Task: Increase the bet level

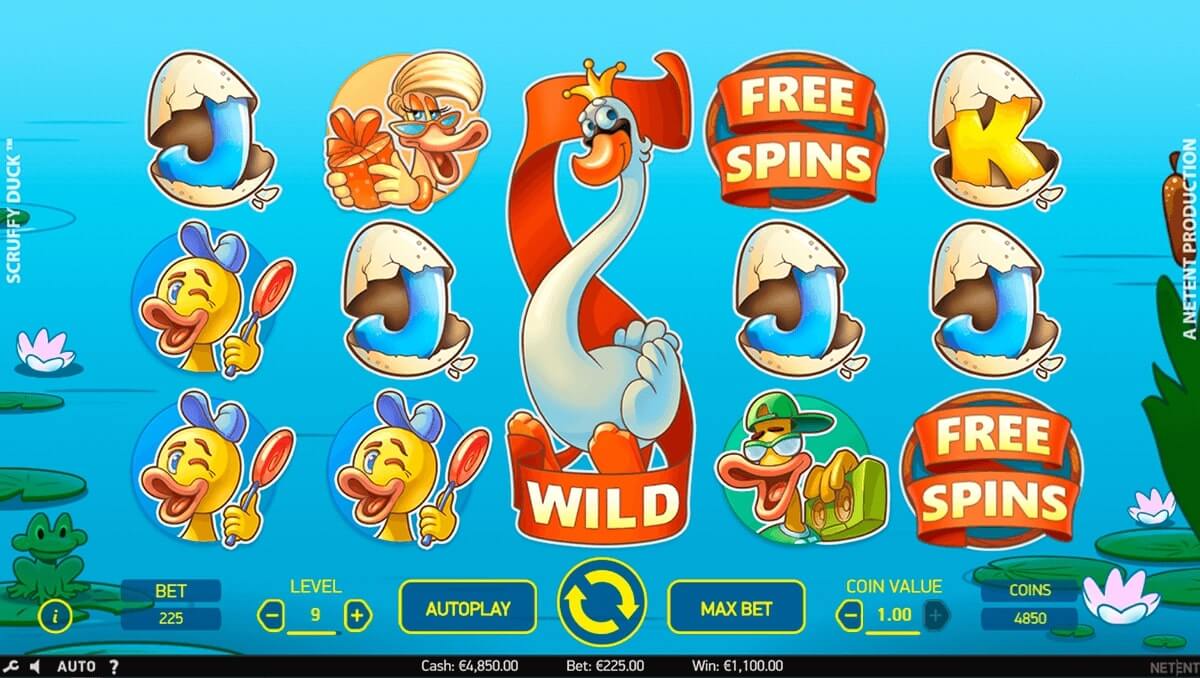Action: pyautogui.click(x=358, y=615)
